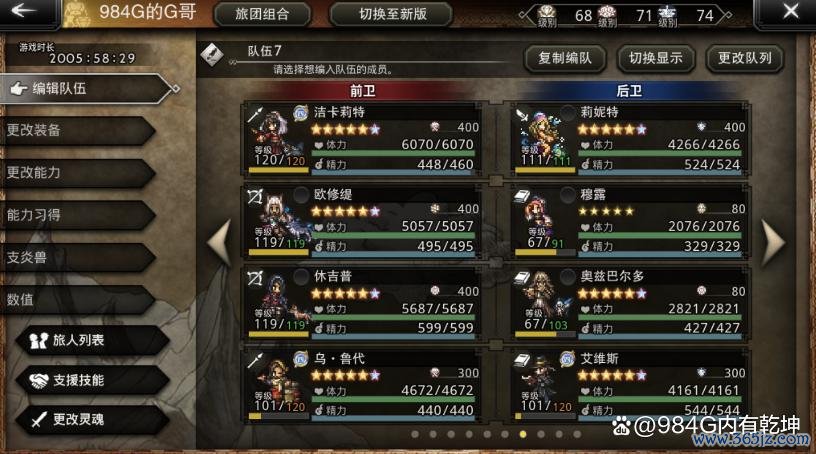Select the 支炎兽 menu entry

(x=70, y=256)
